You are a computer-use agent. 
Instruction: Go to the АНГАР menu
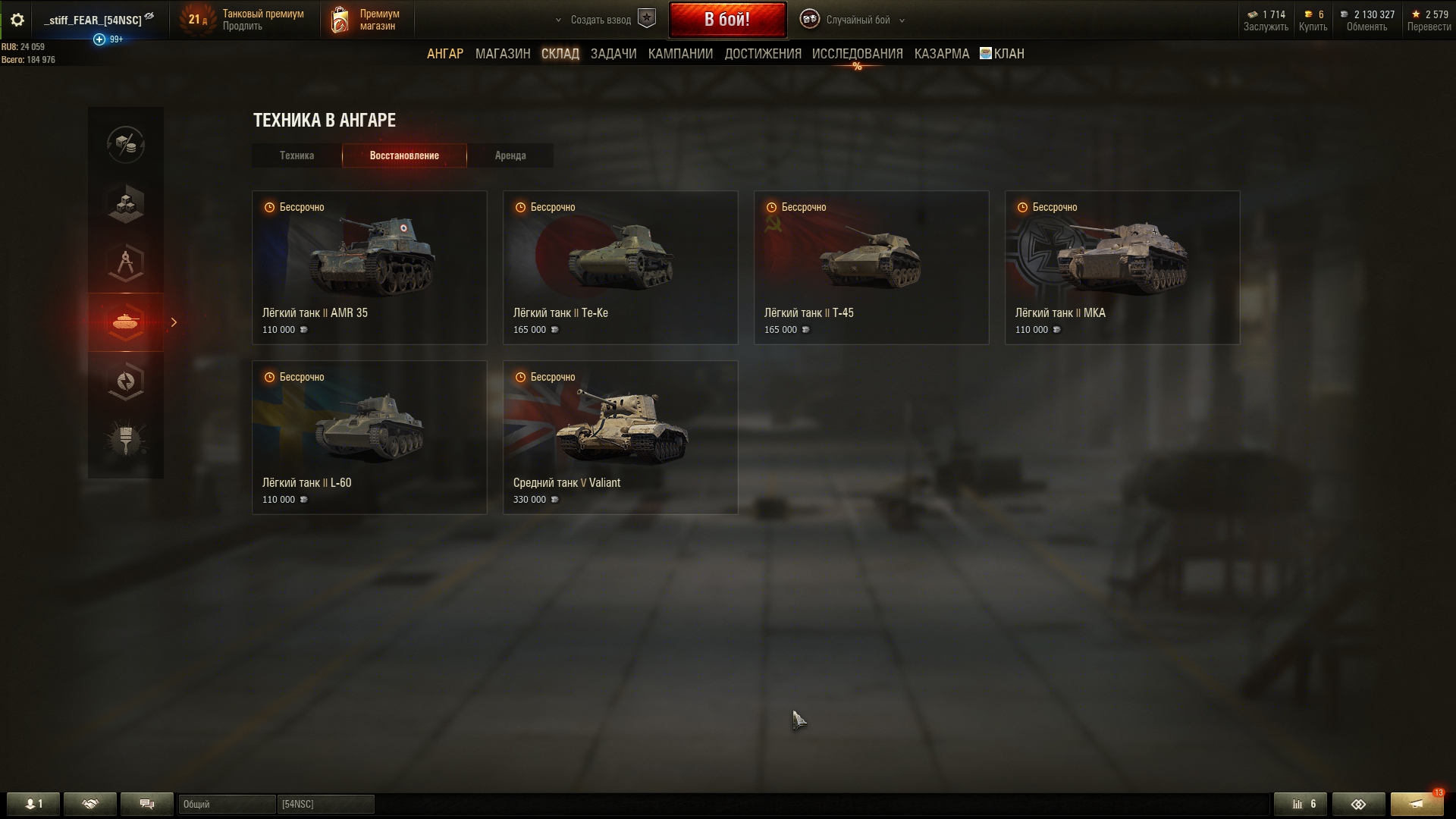[x=445, y=54]
